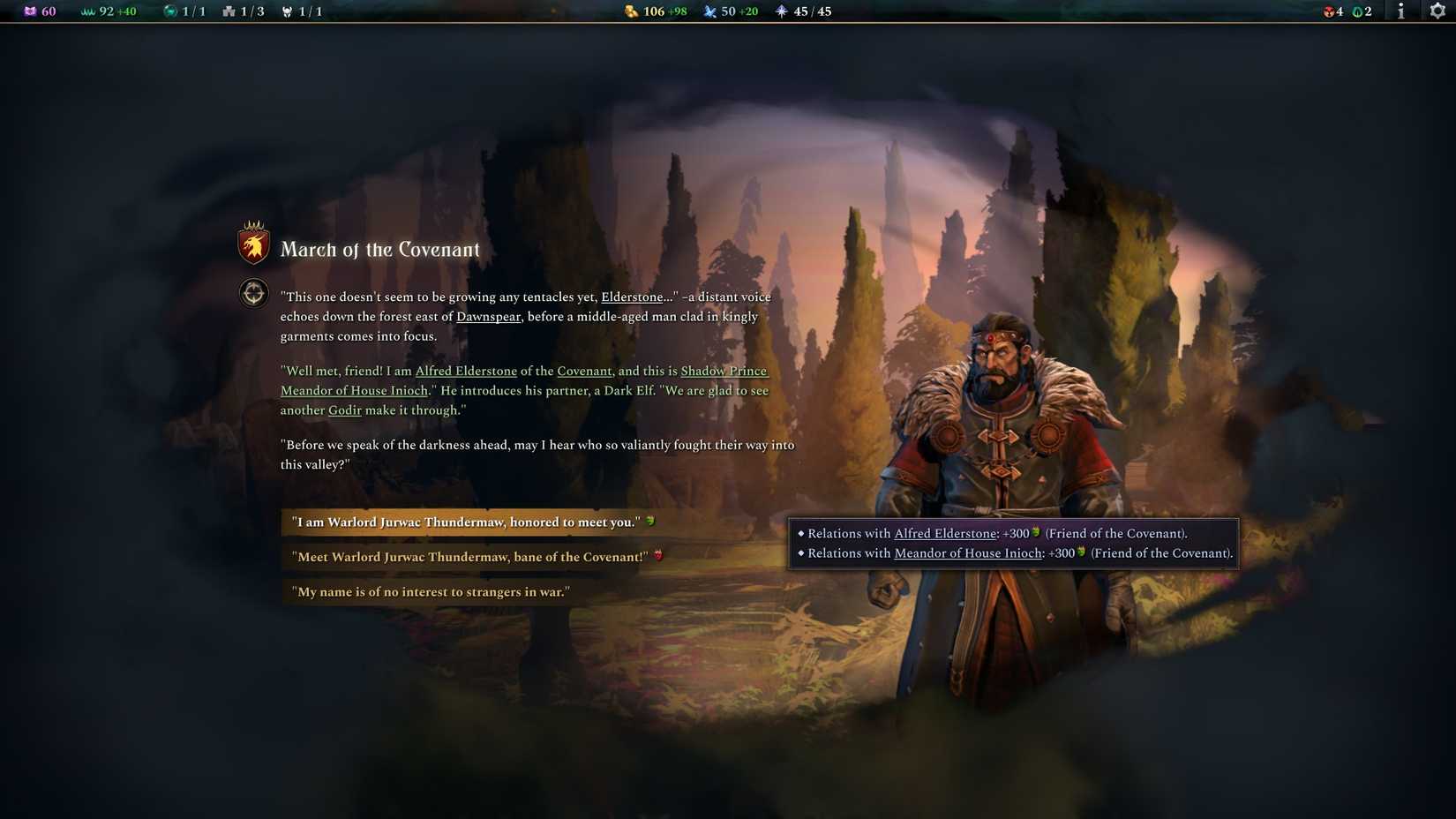Check gold income showing 92 +40
The height and width of the screenshot is (819, 1456).
108,11
